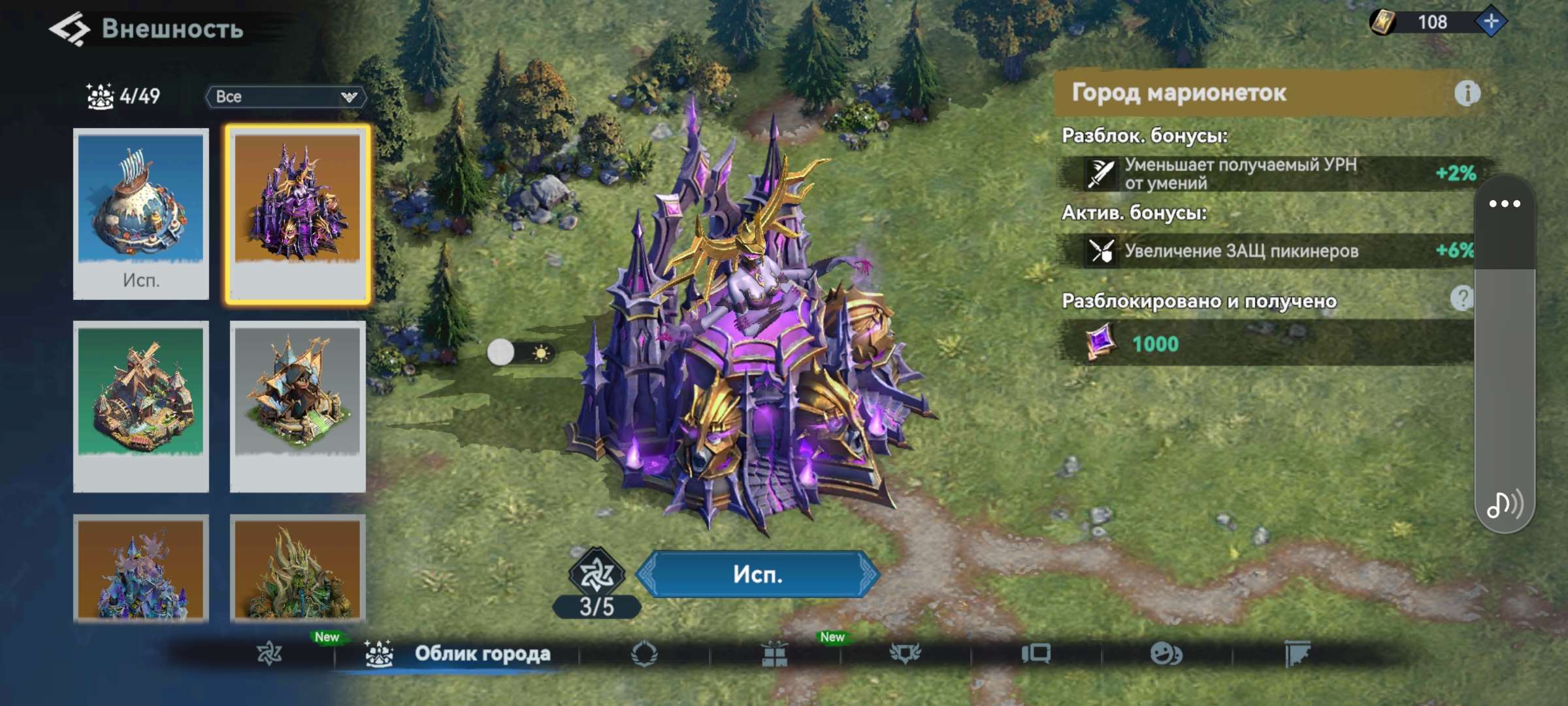Switch to the gift box tab
Screen dimensions: 1568x706
pyautogui.click(x=774, y=653)
